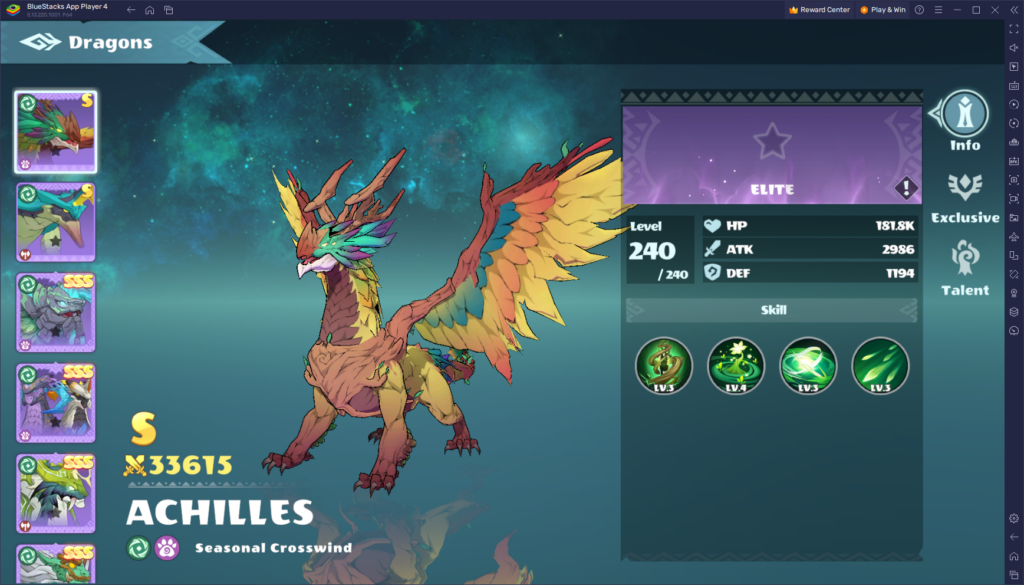Select Achilles' highlighted dragon thumbnail
Image resolution: width=1024 pixels, height=585 pixels.
pos(56,132)
